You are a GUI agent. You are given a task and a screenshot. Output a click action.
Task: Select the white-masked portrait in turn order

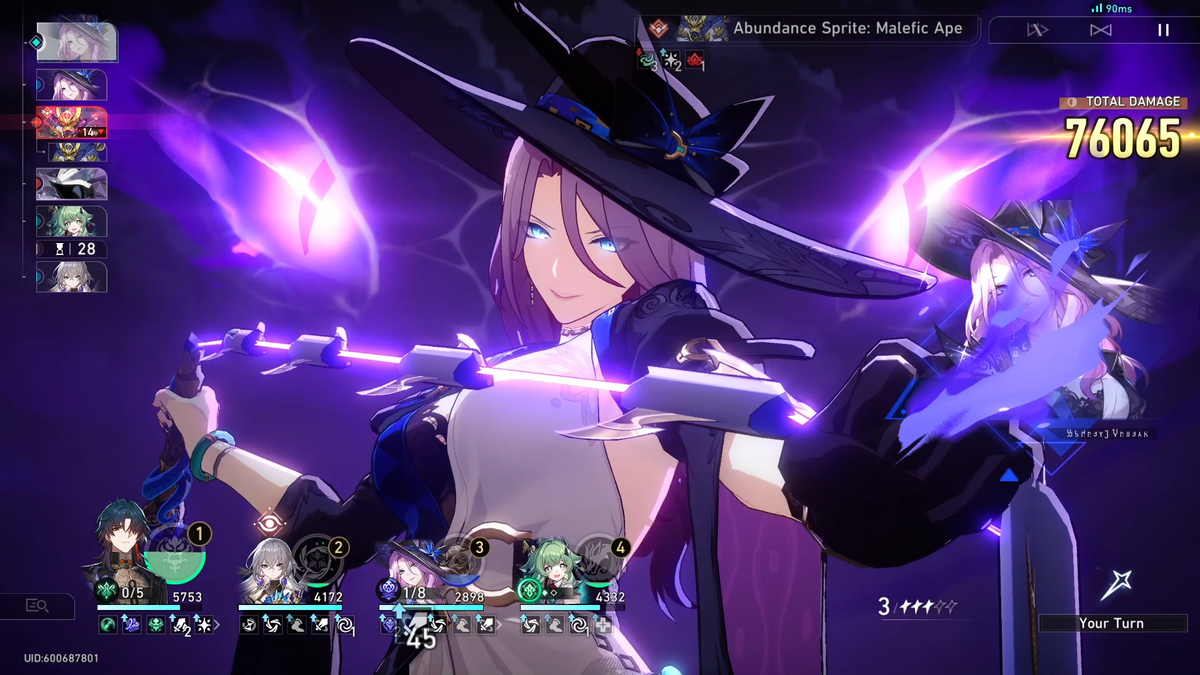[x=71, y=184]
